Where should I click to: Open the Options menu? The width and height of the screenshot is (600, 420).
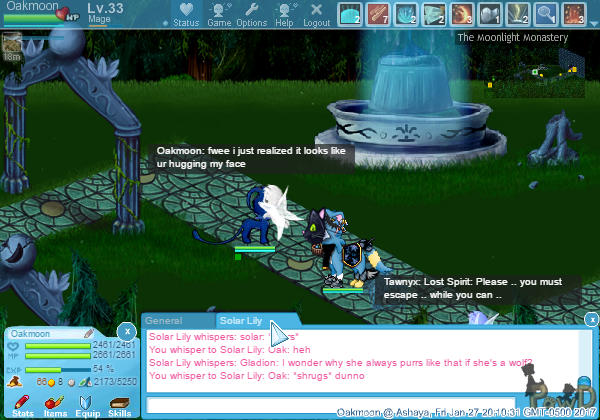click(251, 15)
